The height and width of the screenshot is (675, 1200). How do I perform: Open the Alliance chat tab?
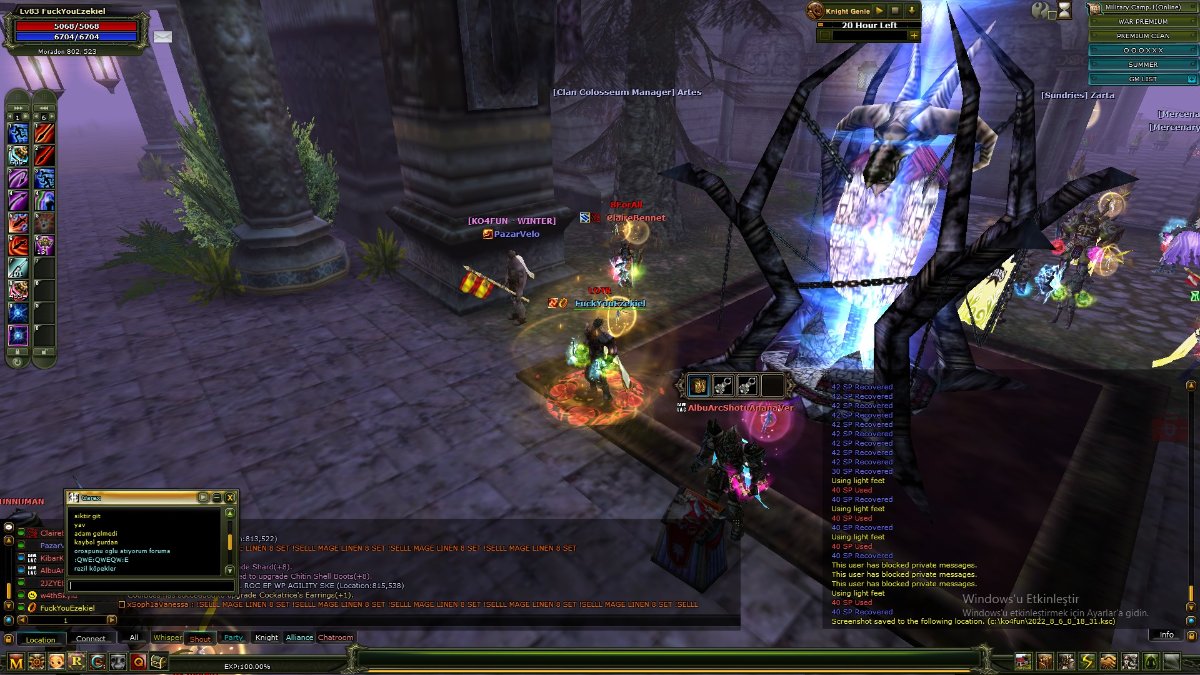coord(299,638)
